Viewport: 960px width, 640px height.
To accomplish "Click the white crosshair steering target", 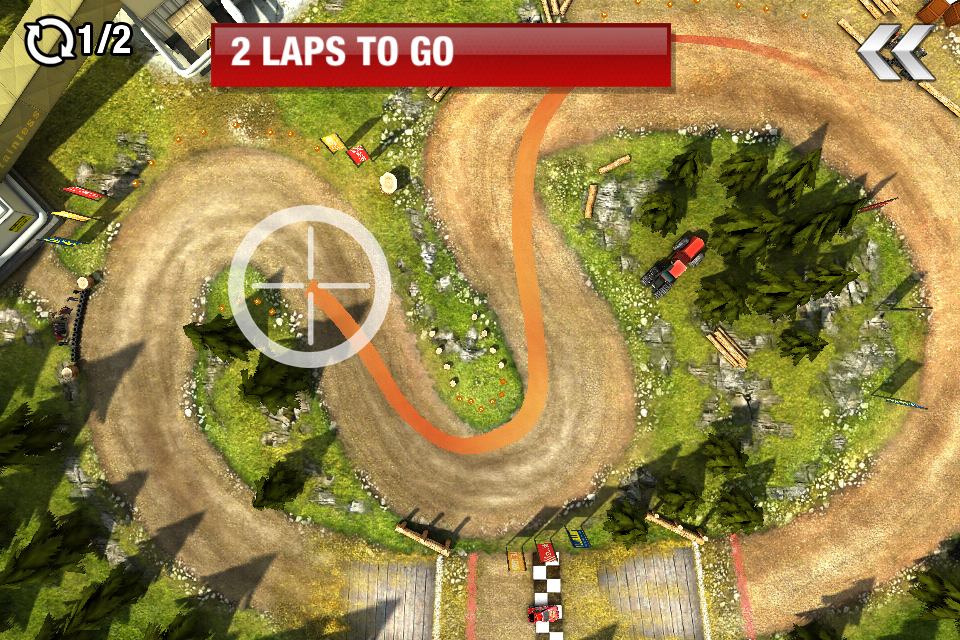I will (x=309, y=286).
